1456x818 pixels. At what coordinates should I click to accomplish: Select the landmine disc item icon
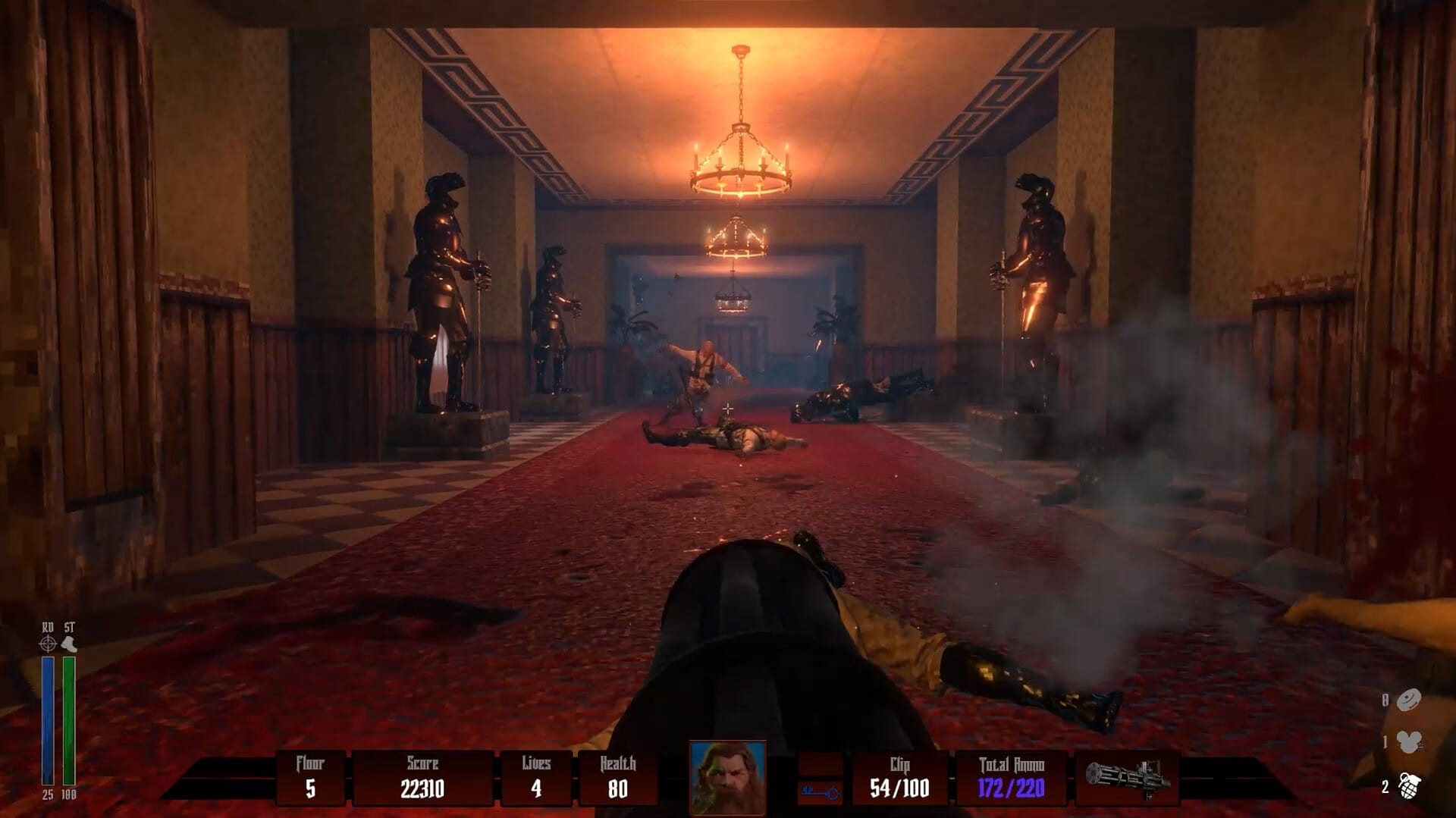[1409, 700]
